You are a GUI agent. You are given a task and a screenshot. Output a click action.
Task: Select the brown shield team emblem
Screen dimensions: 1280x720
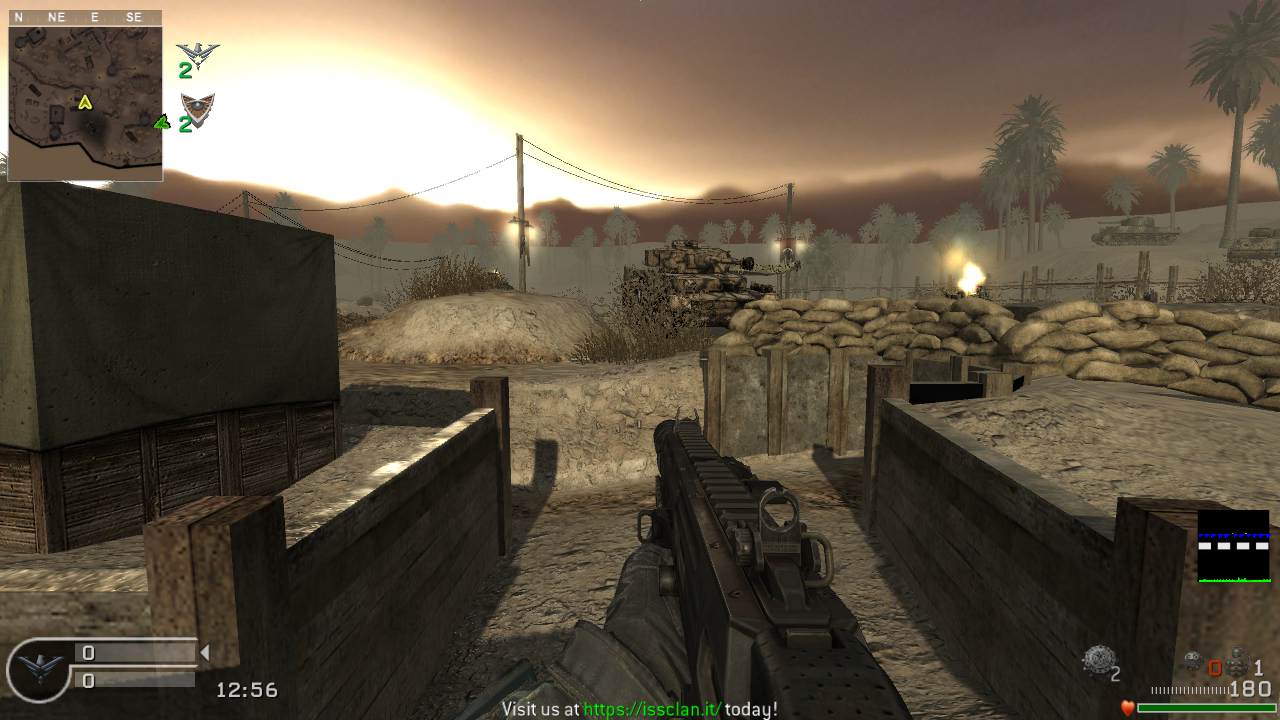197,108
